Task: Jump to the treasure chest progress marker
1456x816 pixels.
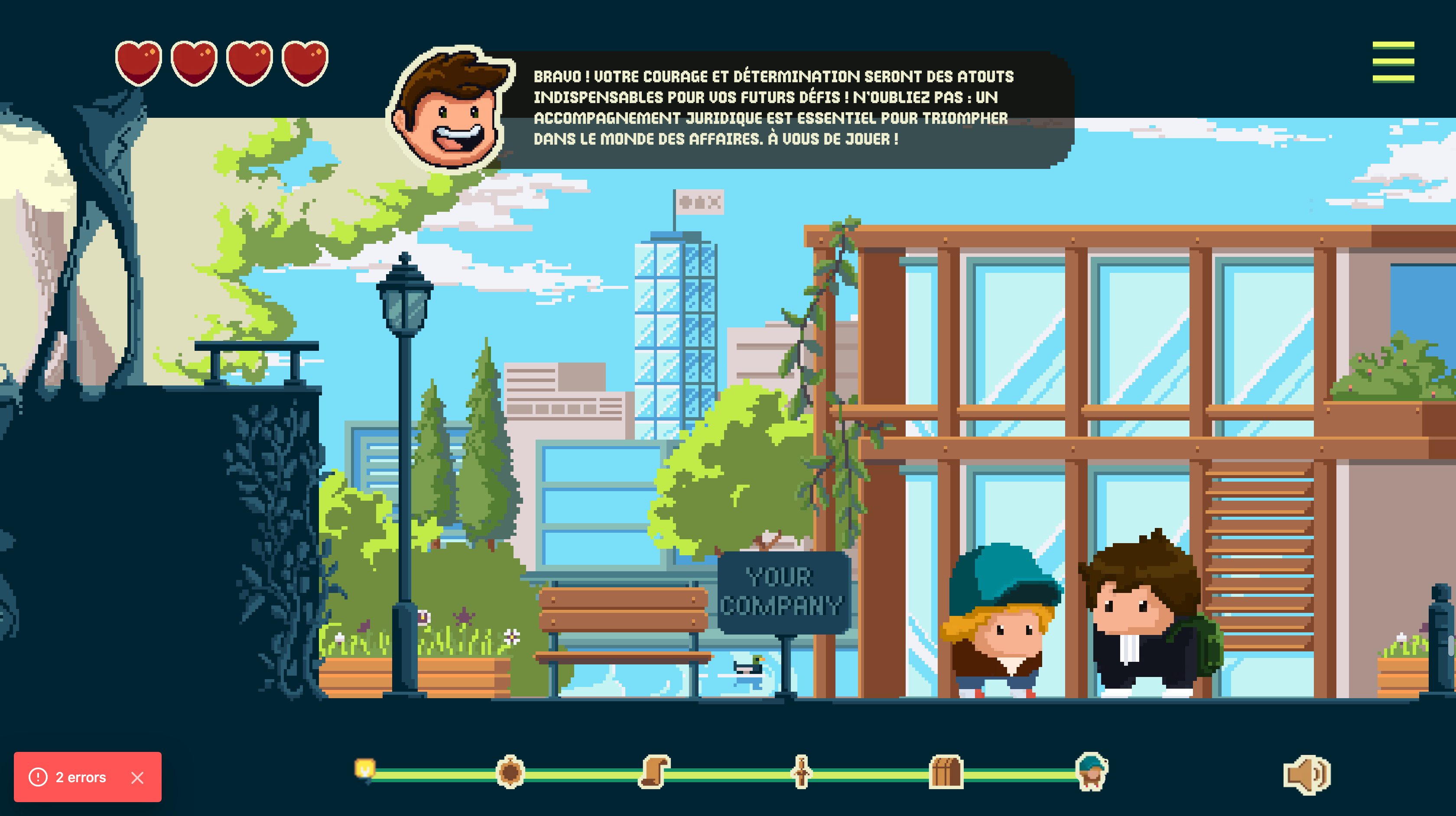Action: click(946, 772)
